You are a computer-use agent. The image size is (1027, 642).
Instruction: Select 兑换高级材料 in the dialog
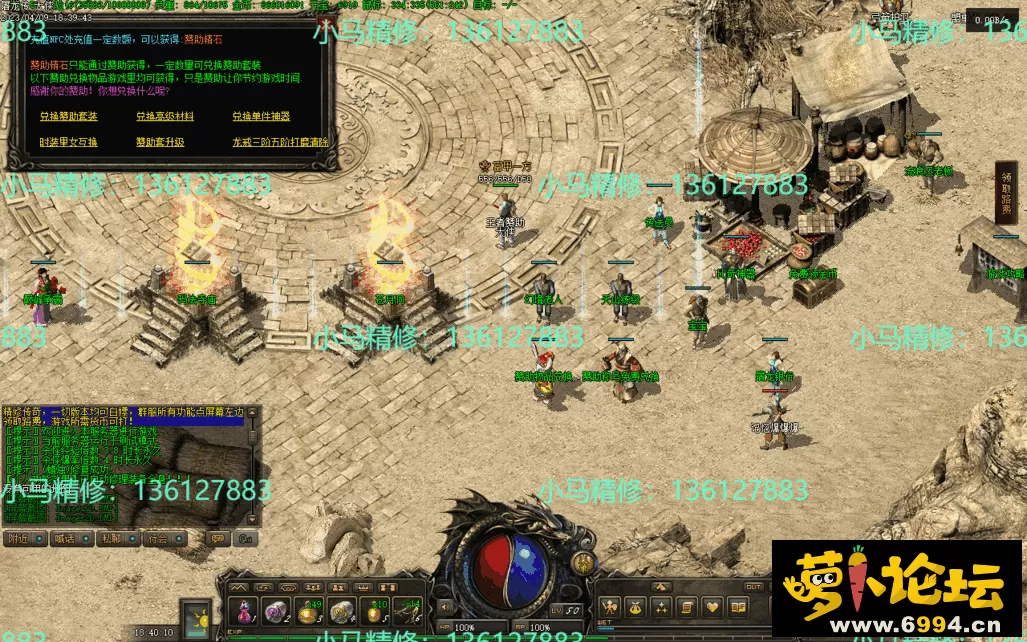pos(165,116)
